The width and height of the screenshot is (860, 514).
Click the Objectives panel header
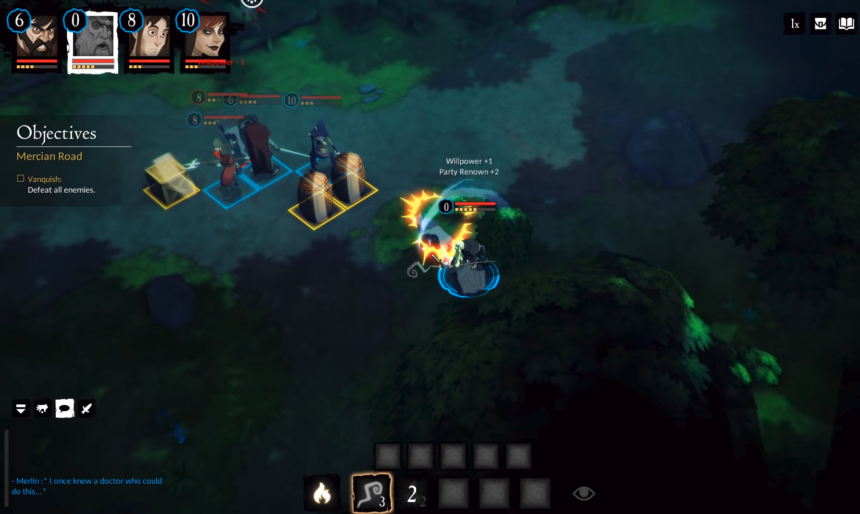[57, 133]
